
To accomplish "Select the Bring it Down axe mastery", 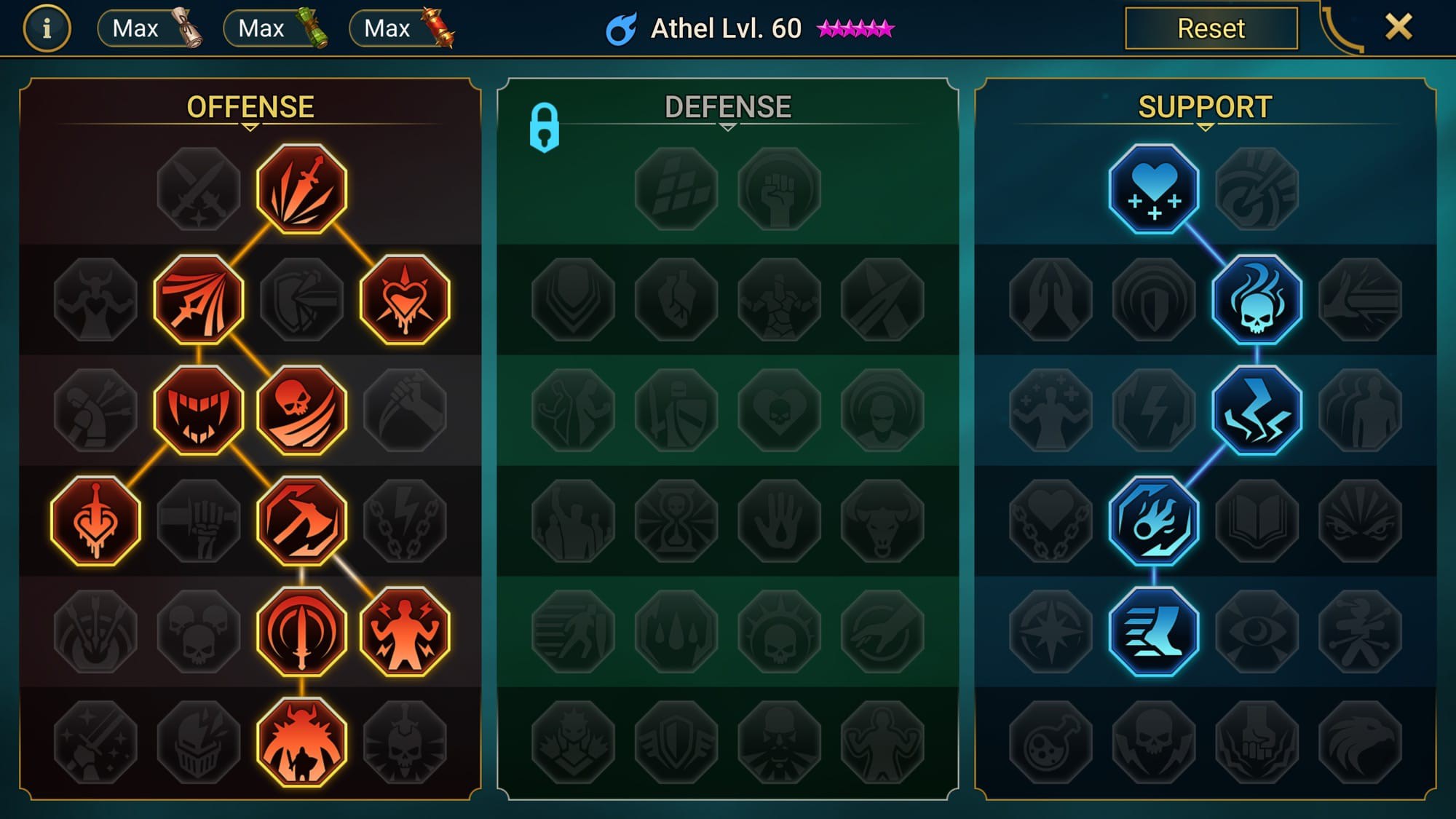I will pyautogui.click(x=301, y=517).
